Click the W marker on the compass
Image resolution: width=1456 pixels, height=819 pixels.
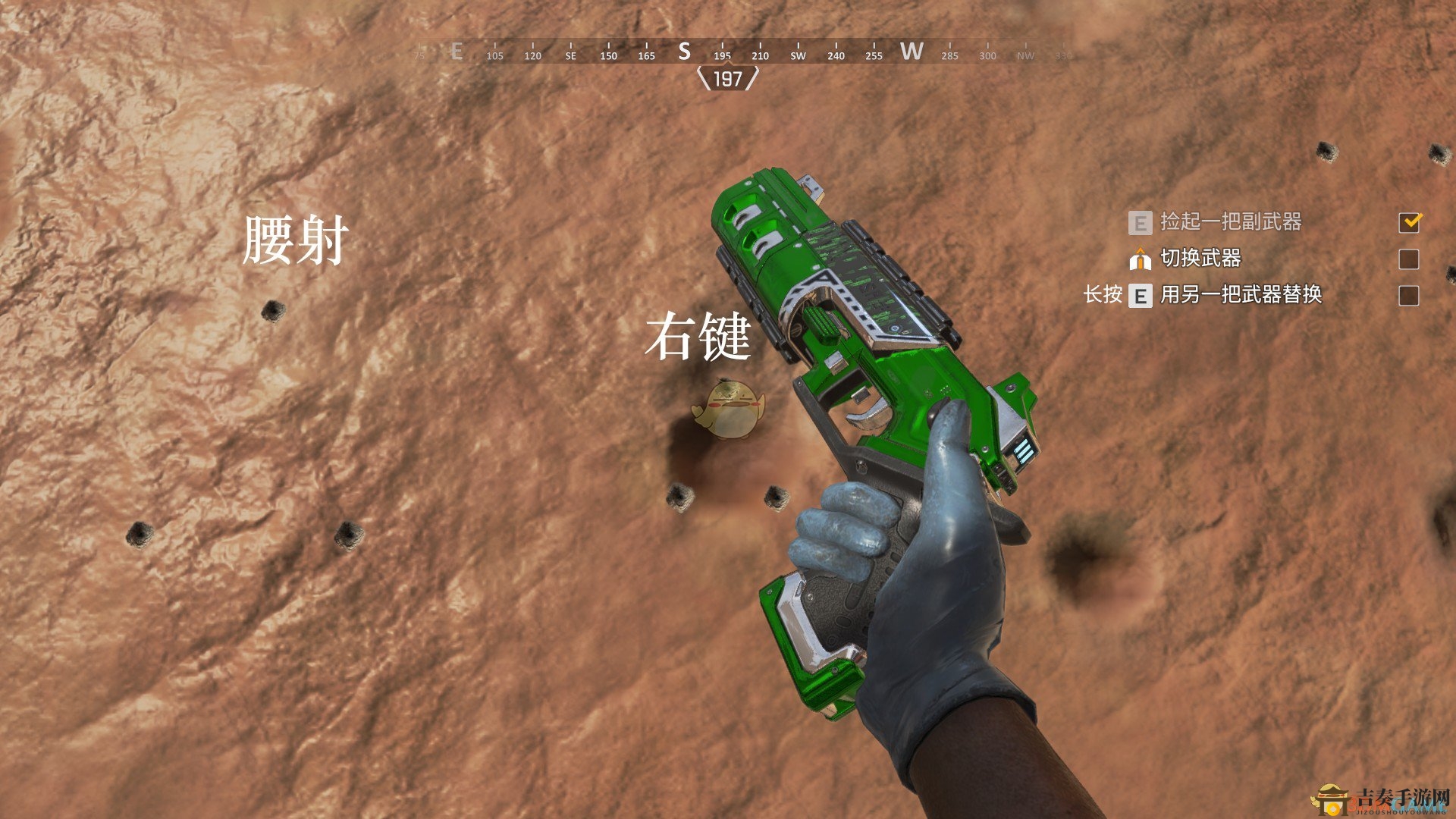pos(912,52)
